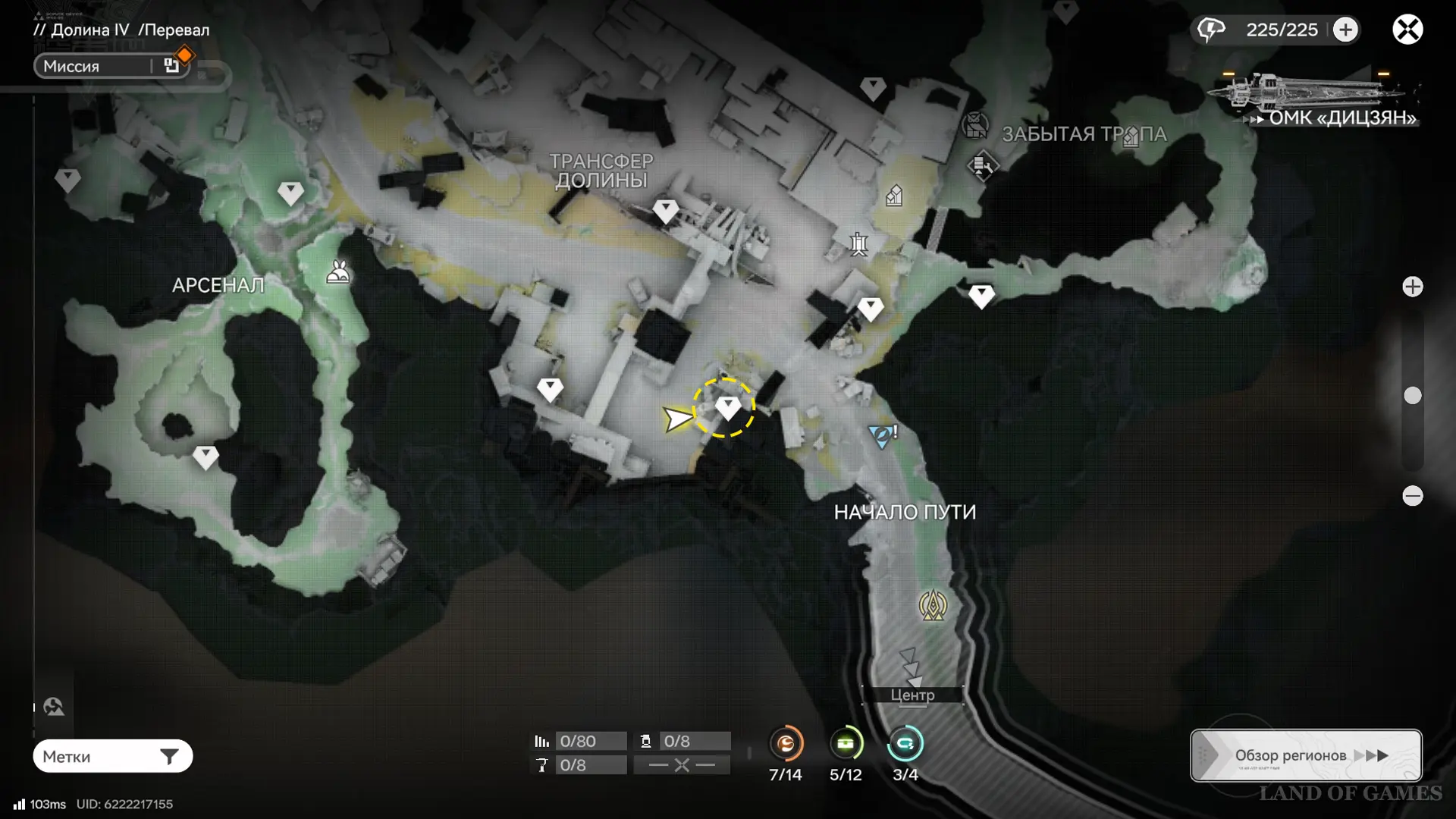Open the green chest counter 5/12
Screen dimensions: 1456x819
tap(846, 744)
